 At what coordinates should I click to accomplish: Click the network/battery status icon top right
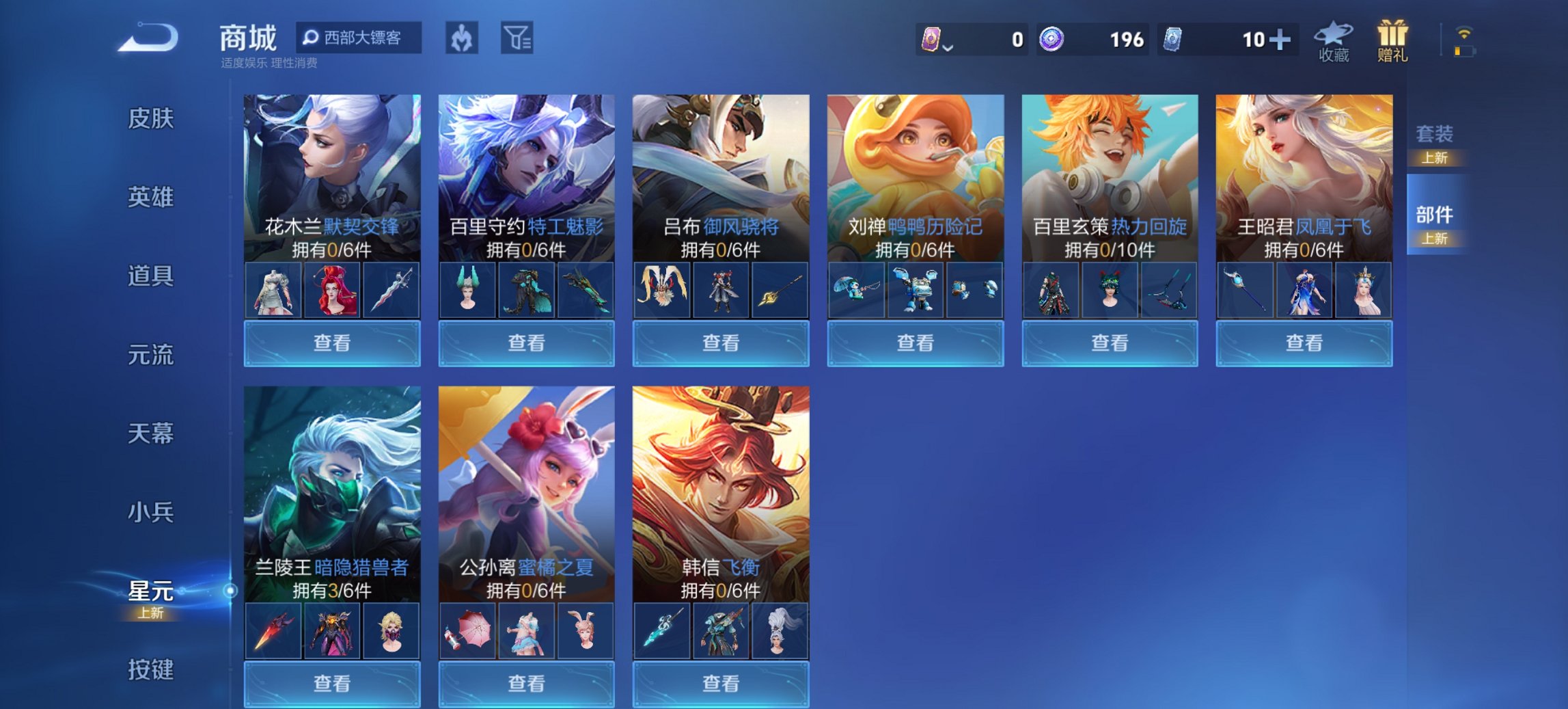point(1464,41)
